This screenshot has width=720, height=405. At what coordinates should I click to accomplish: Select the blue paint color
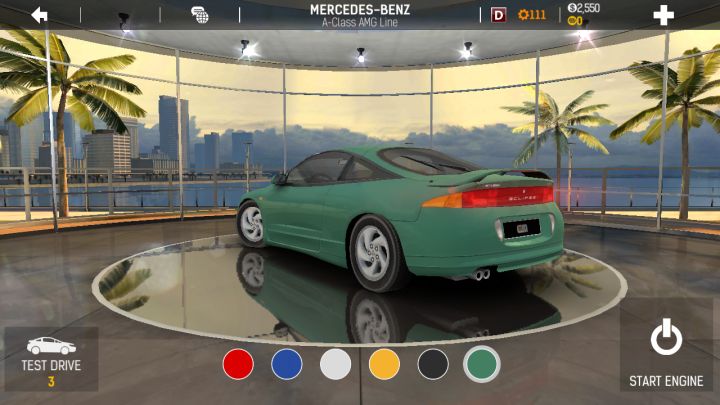tap(287, 364)
